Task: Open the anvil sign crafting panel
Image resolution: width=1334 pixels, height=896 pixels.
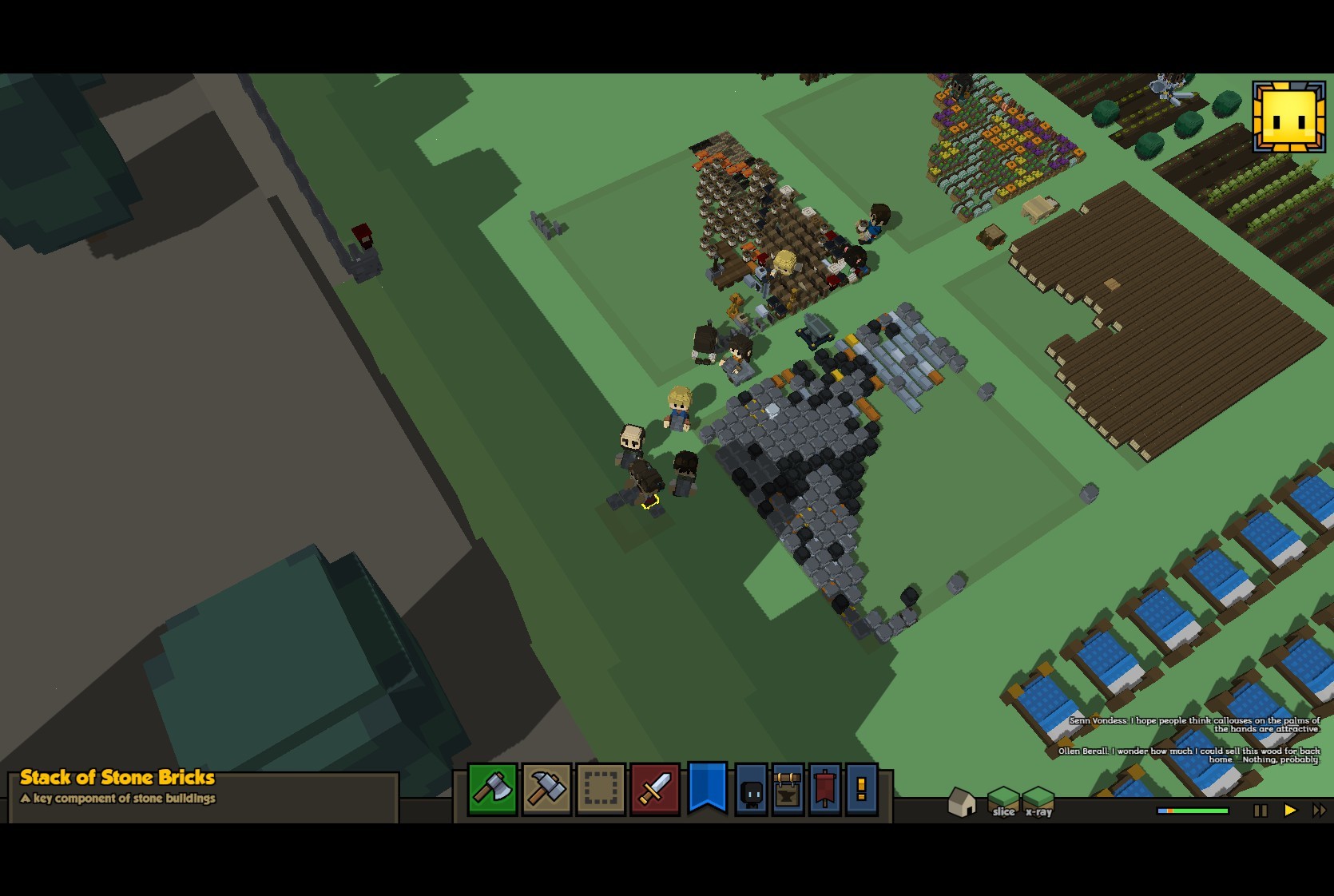Action: (788, 790)
